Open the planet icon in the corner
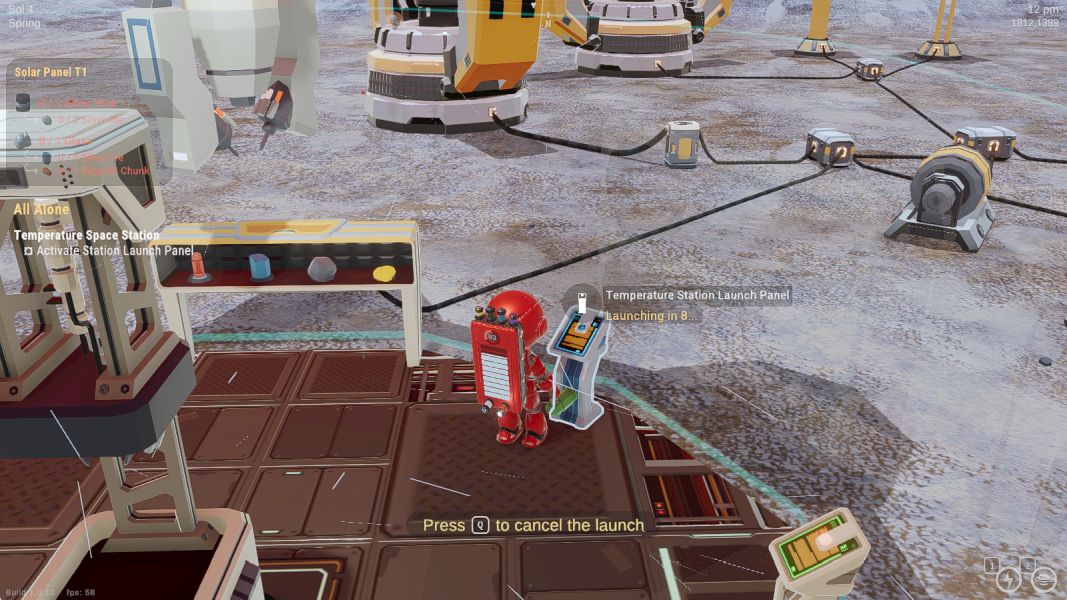This screenshot has height=600, width=1067. (x=1043, y=579)
